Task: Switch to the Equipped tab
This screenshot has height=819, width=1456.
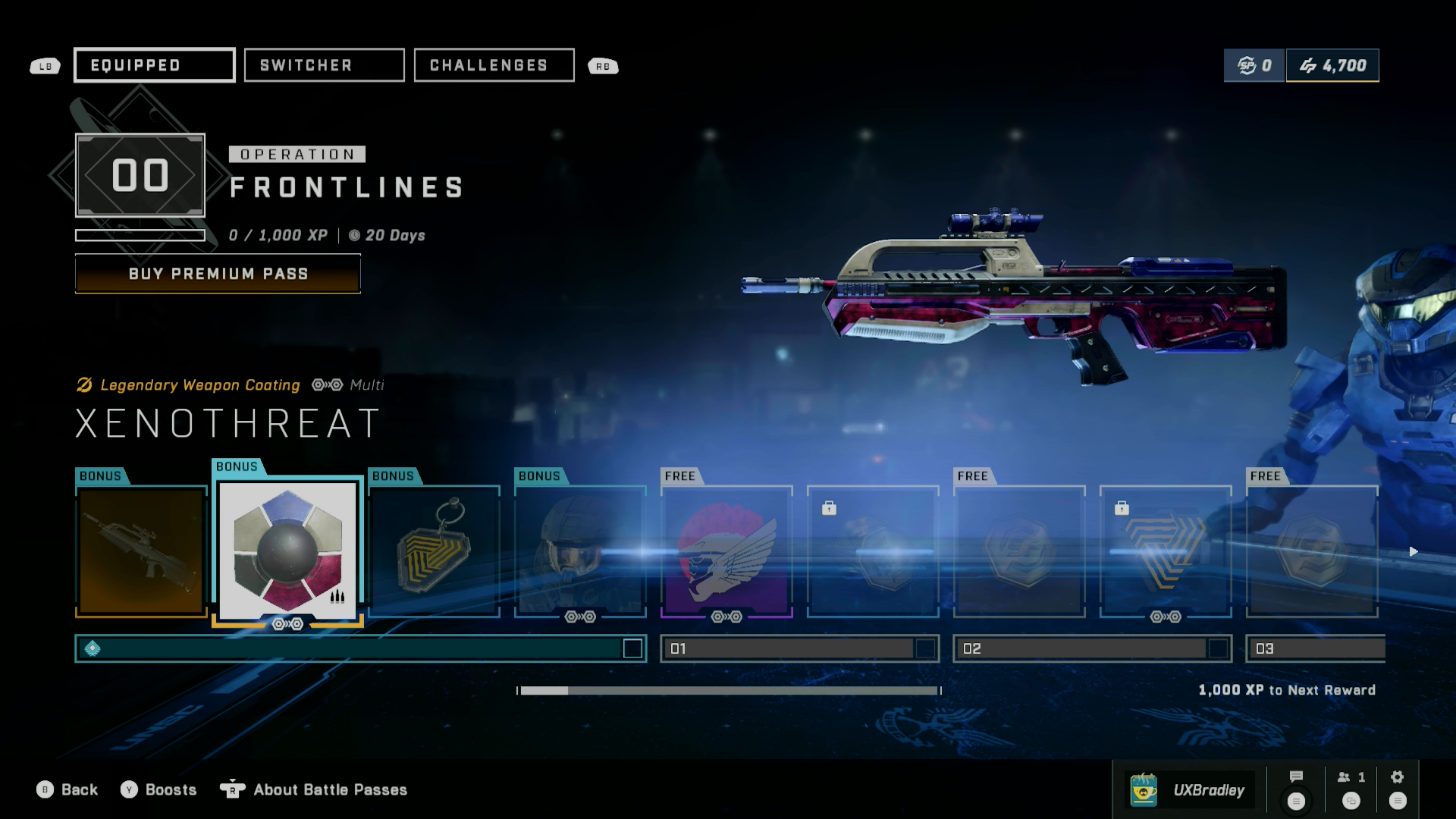Action: (154, 65)
